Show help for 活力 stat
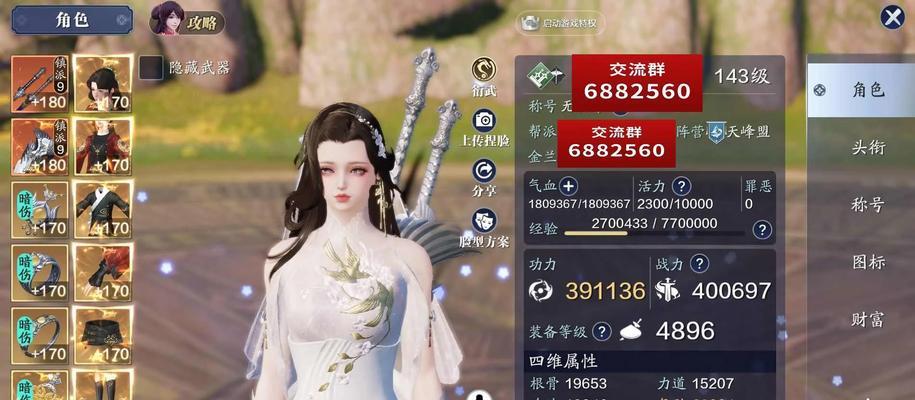Screen dimensions: 915x400 [681, 185]
